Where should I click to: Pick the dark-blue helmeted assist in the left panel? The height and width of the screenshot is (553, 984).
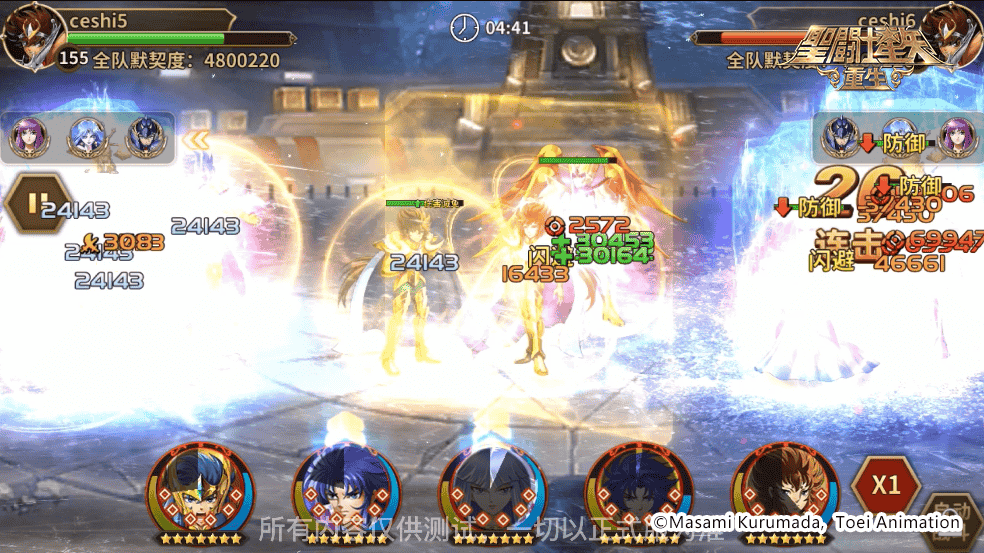146,138
